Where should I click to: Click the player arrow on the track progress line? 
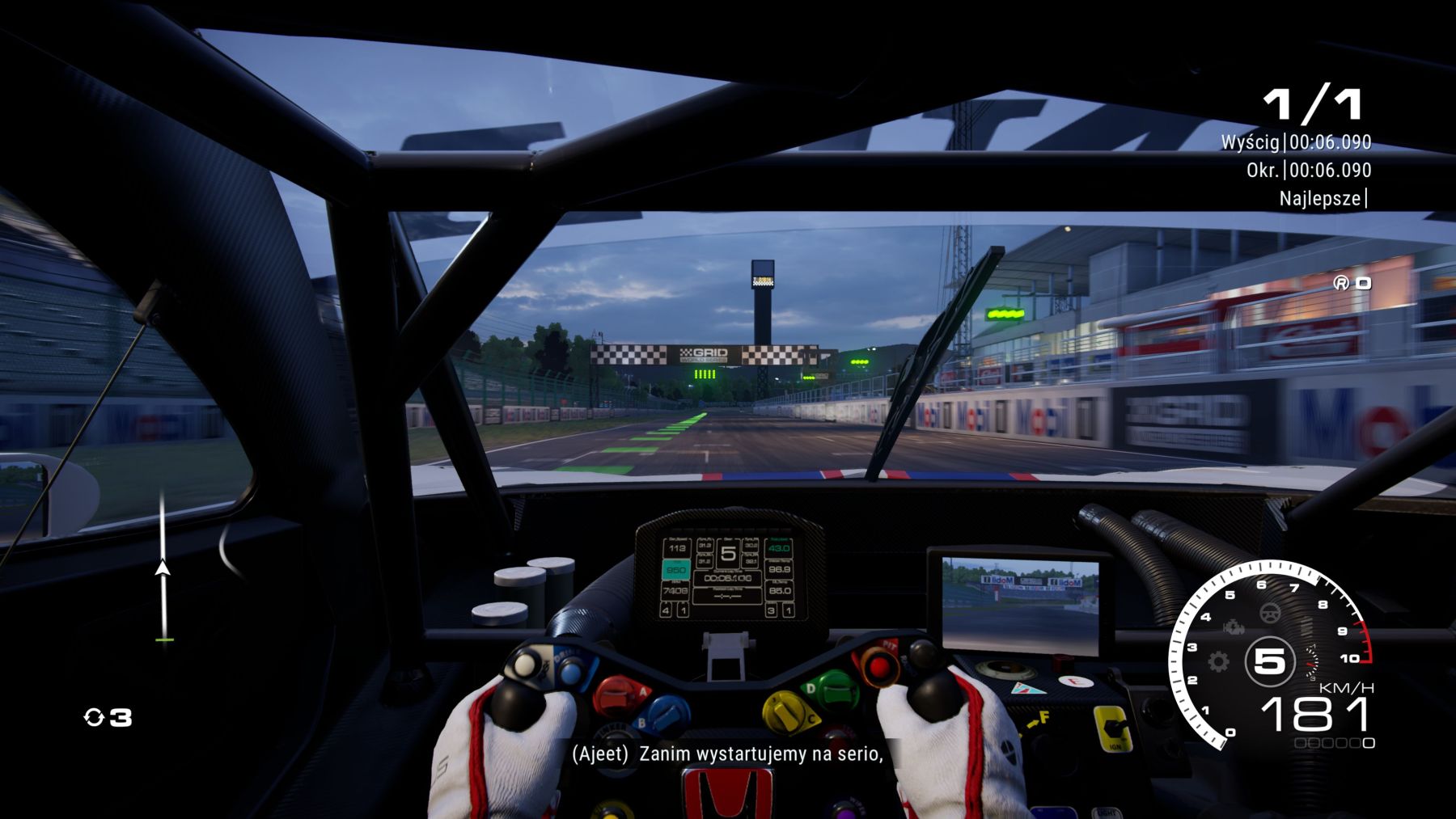(163, 568)
